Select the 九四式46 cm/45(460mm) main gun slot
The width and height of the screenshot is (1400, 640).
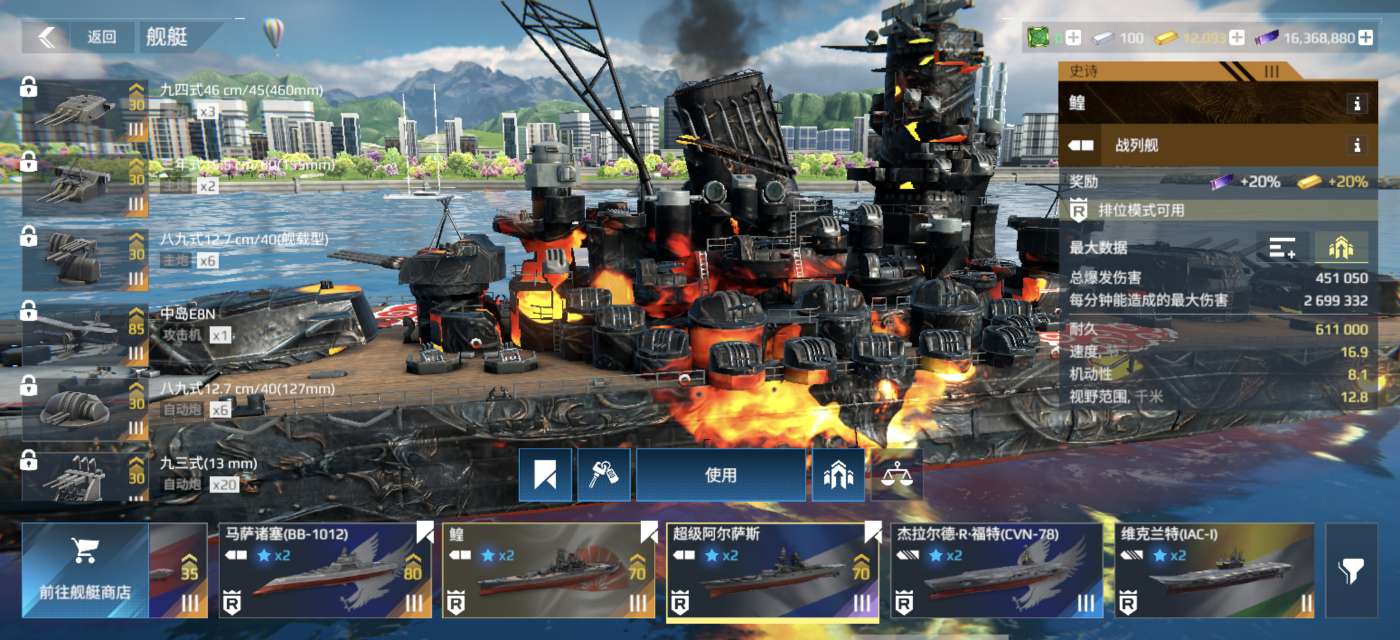[85, 111]
